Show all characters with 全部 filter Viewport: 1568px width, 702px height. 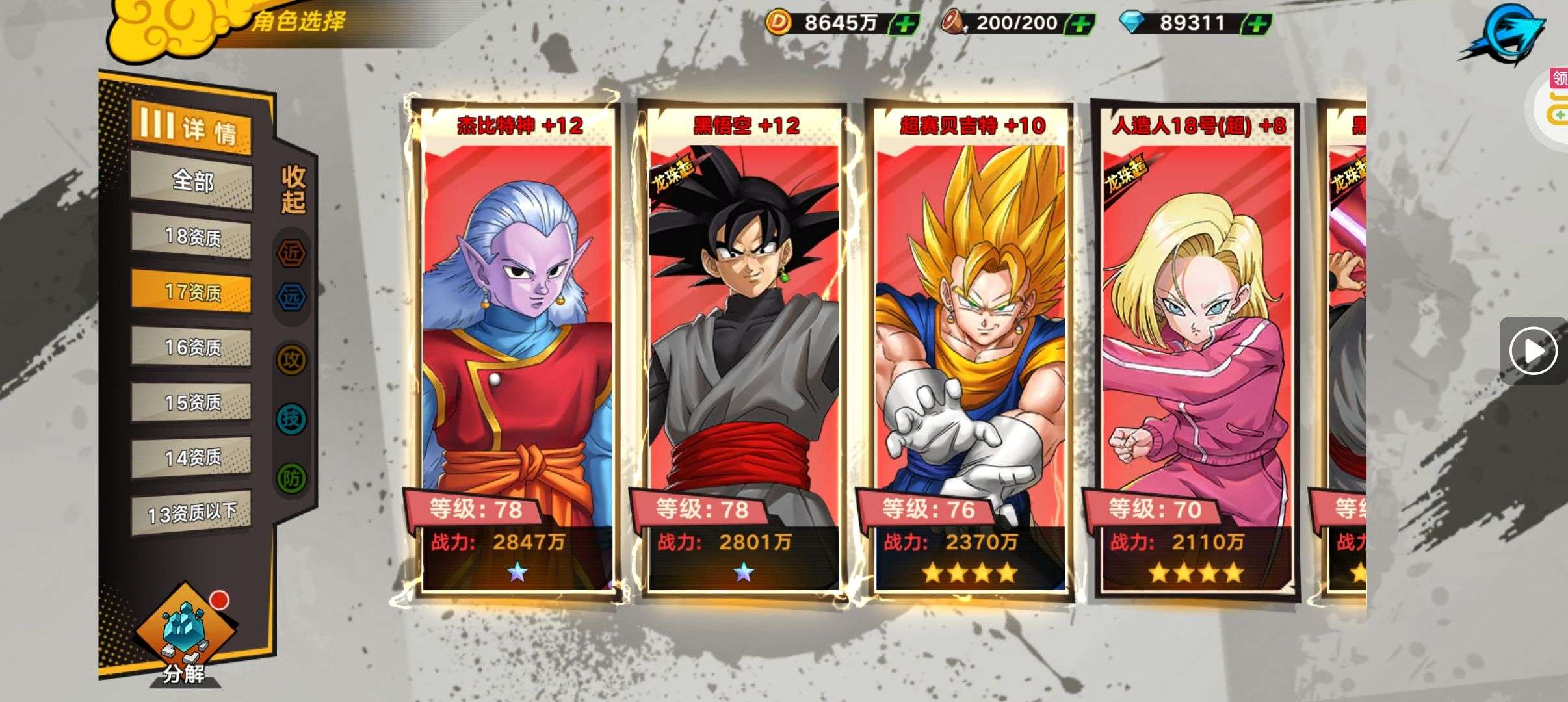pos(192,181)
